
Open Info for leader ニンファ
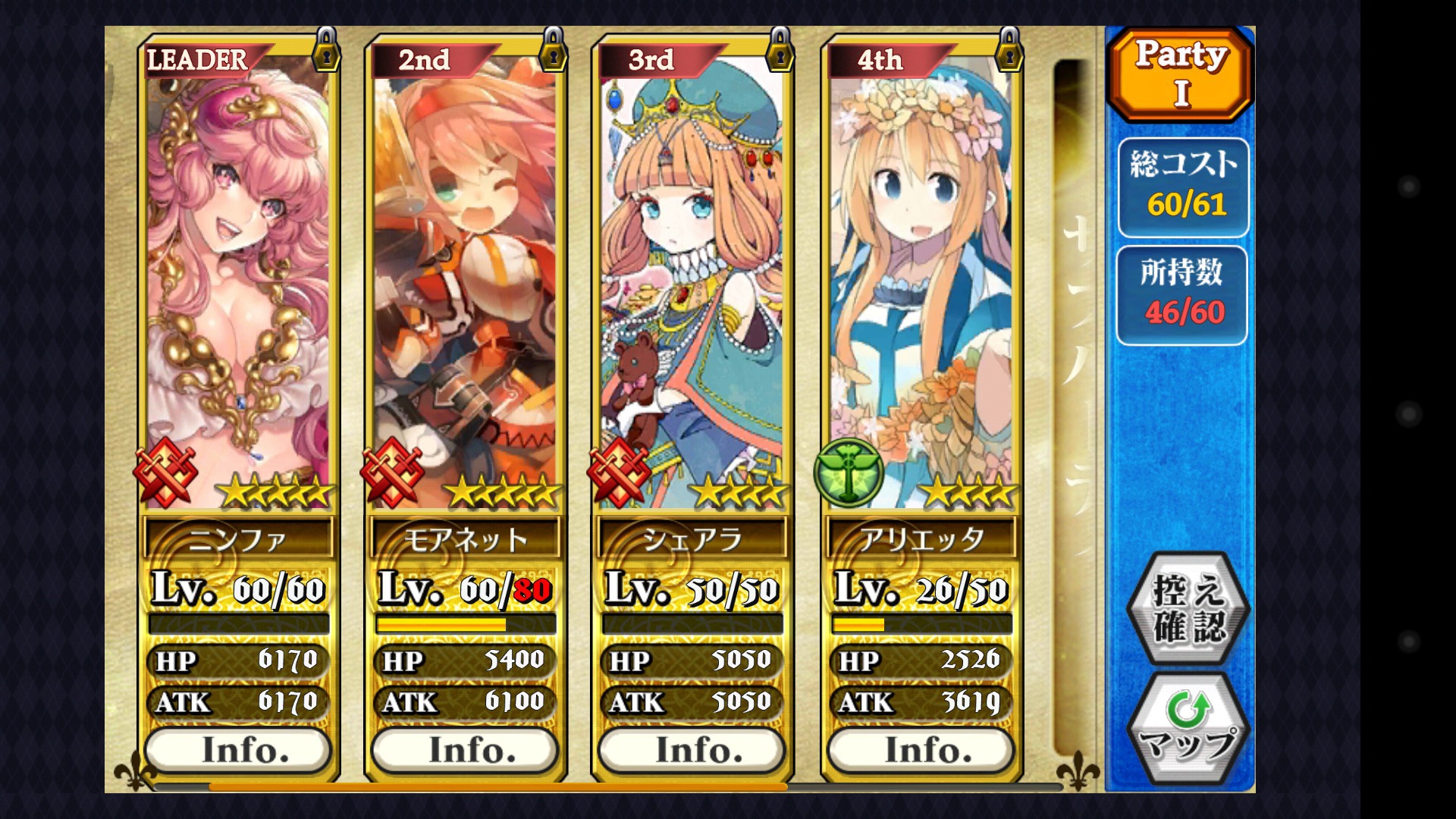[x=238, y=750]
